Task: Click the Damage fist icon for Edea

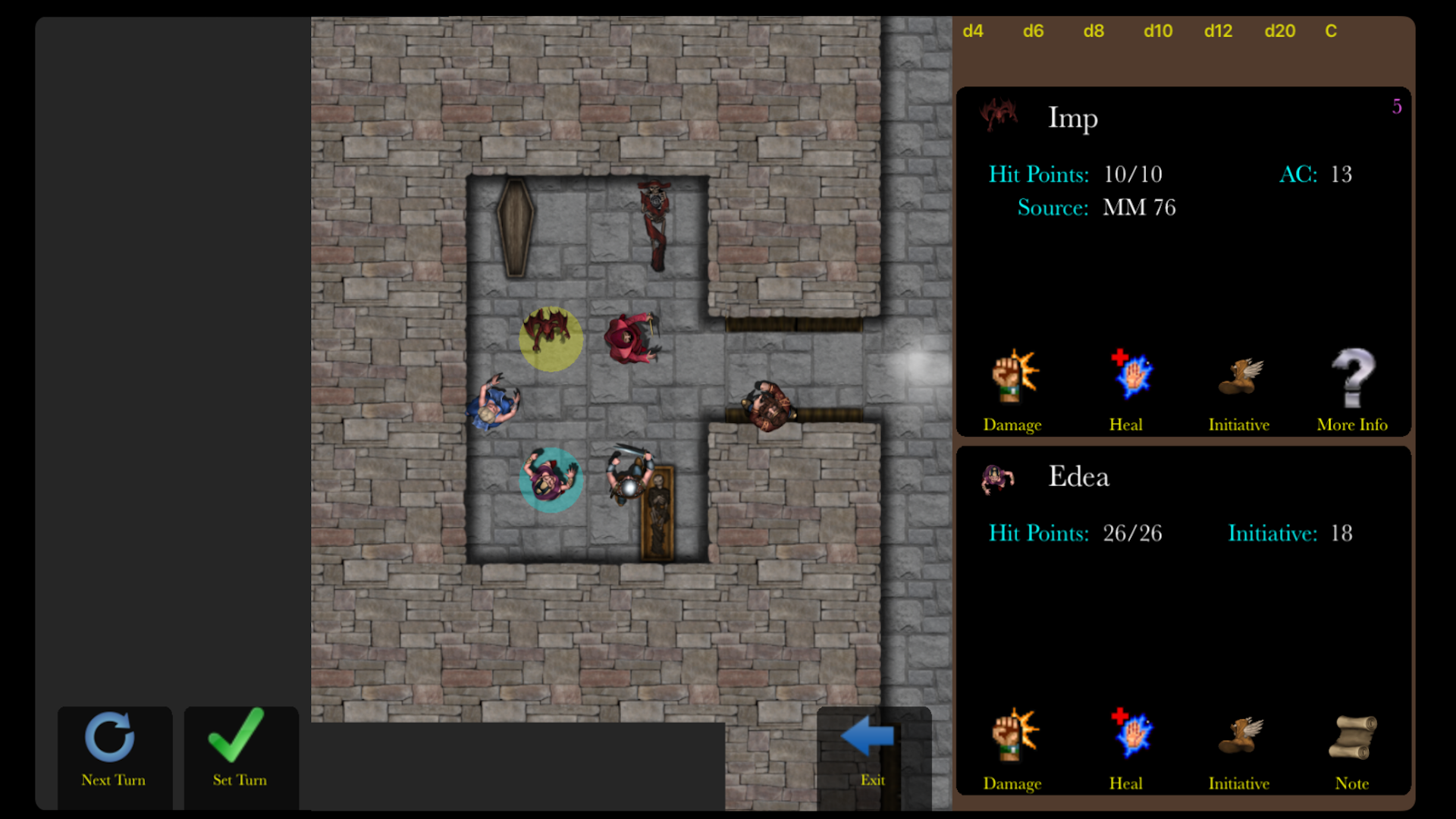Action: click(x=1012, y=733)
